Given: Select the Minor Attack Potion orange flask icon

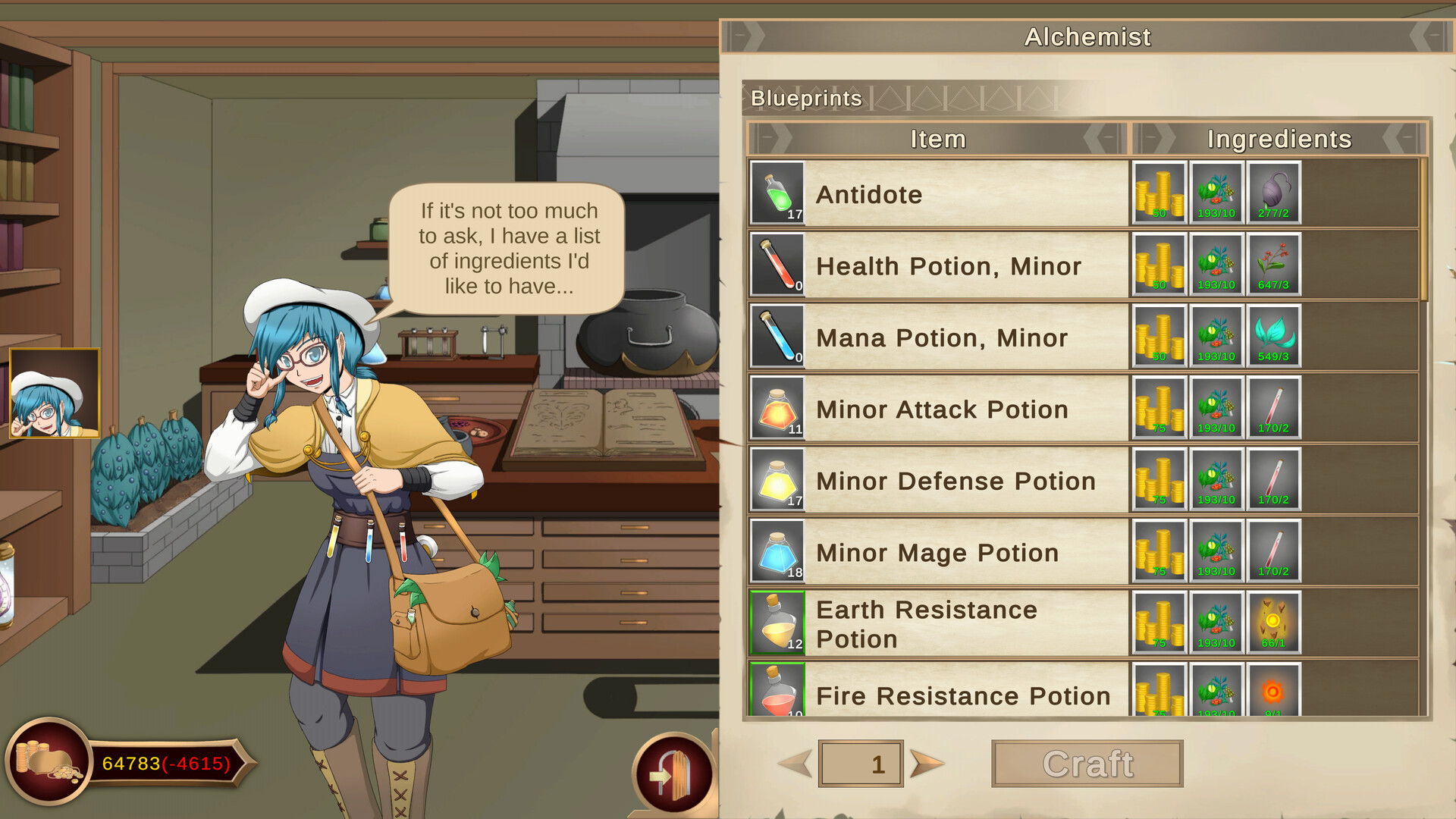Looking at the screenshot, I should [x=777, y=407].
